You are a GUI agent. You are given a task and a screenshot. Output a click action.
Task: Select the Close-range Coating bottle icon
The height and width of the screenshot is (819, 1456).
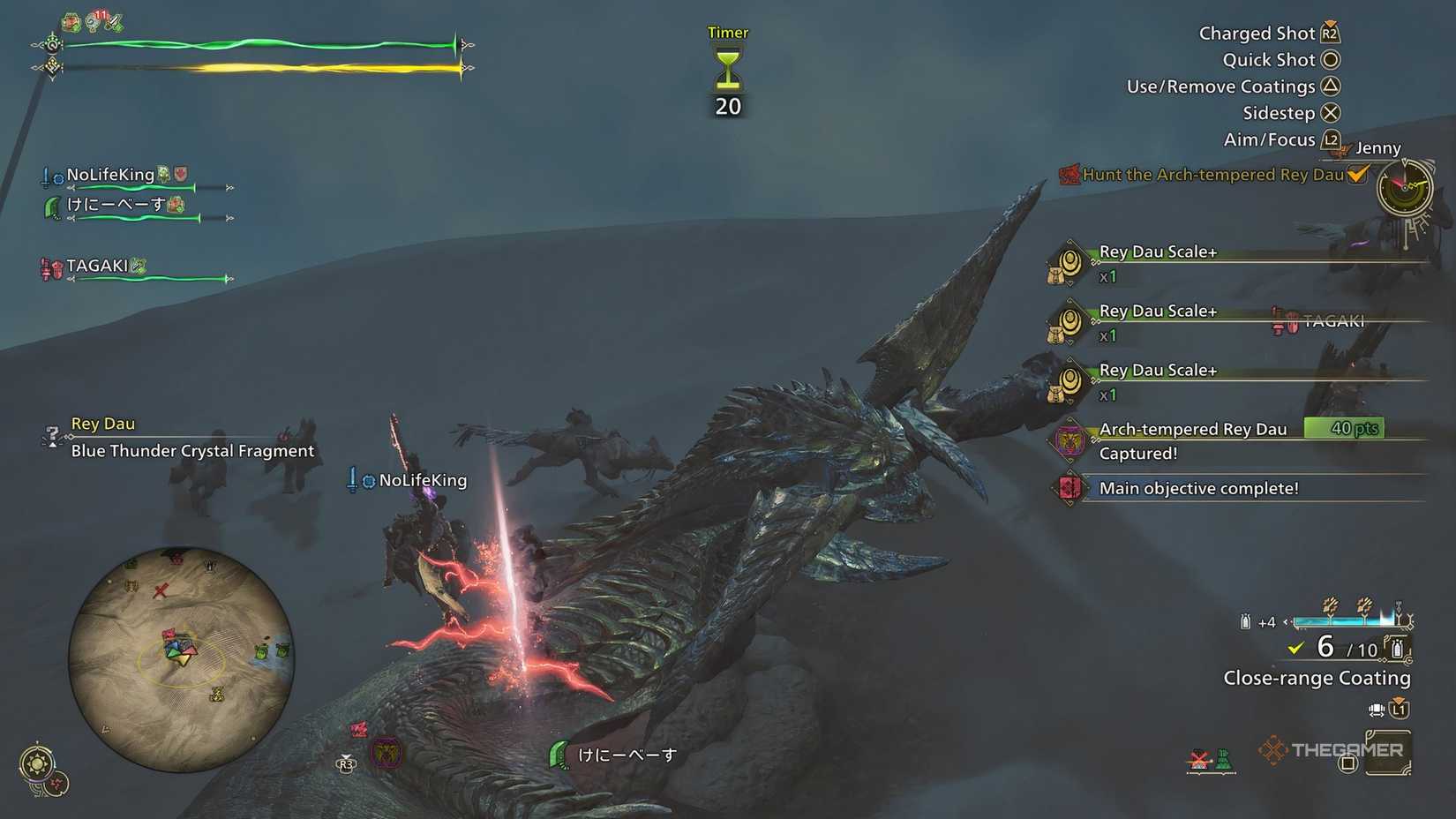(x=1397, y=647)
